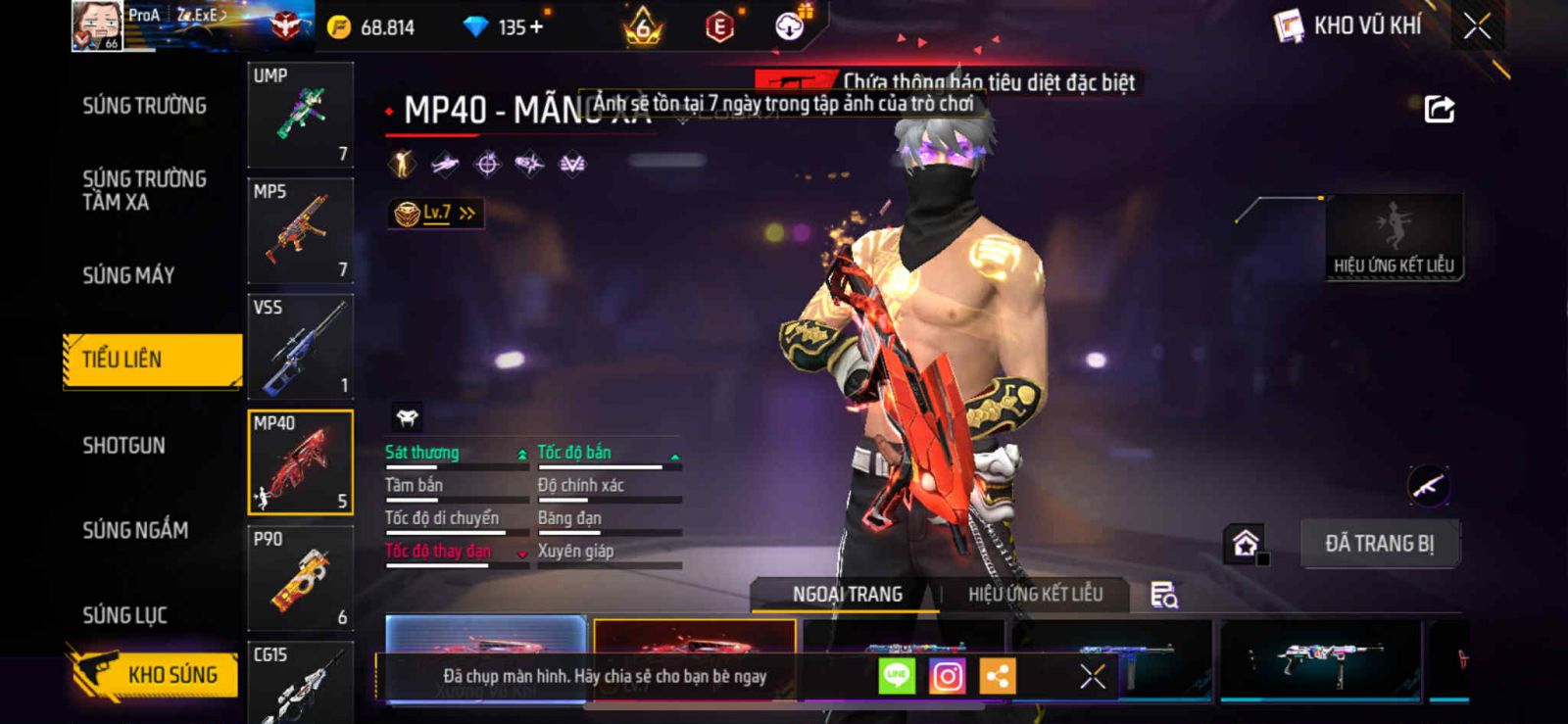Share the screenshot via LINE
The height and width of the screenshot is (724, 1568).
pyautogui.click(x=897, y=676)
